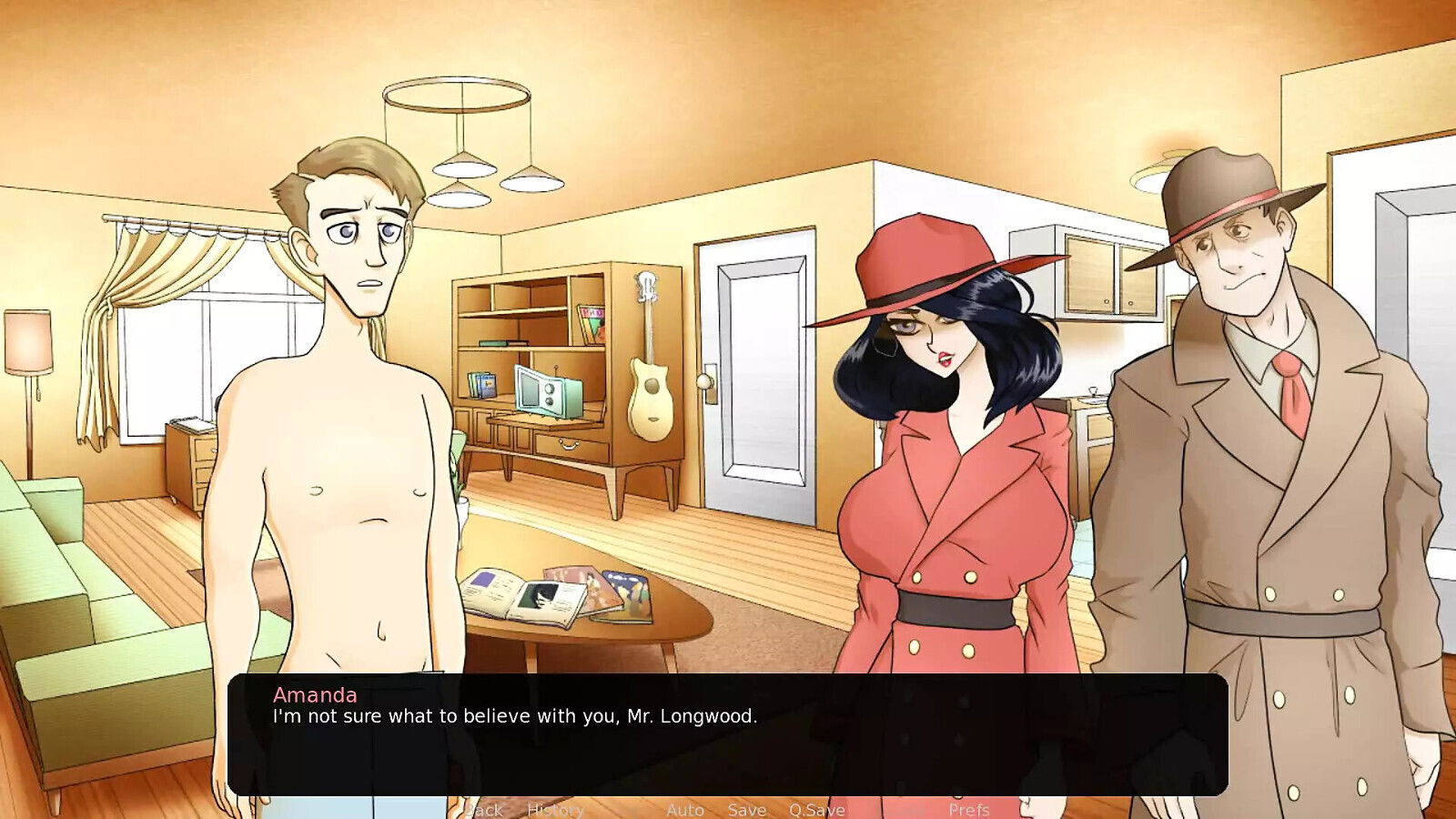Perform a Q.Save quick save
The image size is (1456, 819).
(x=817, y=809)
